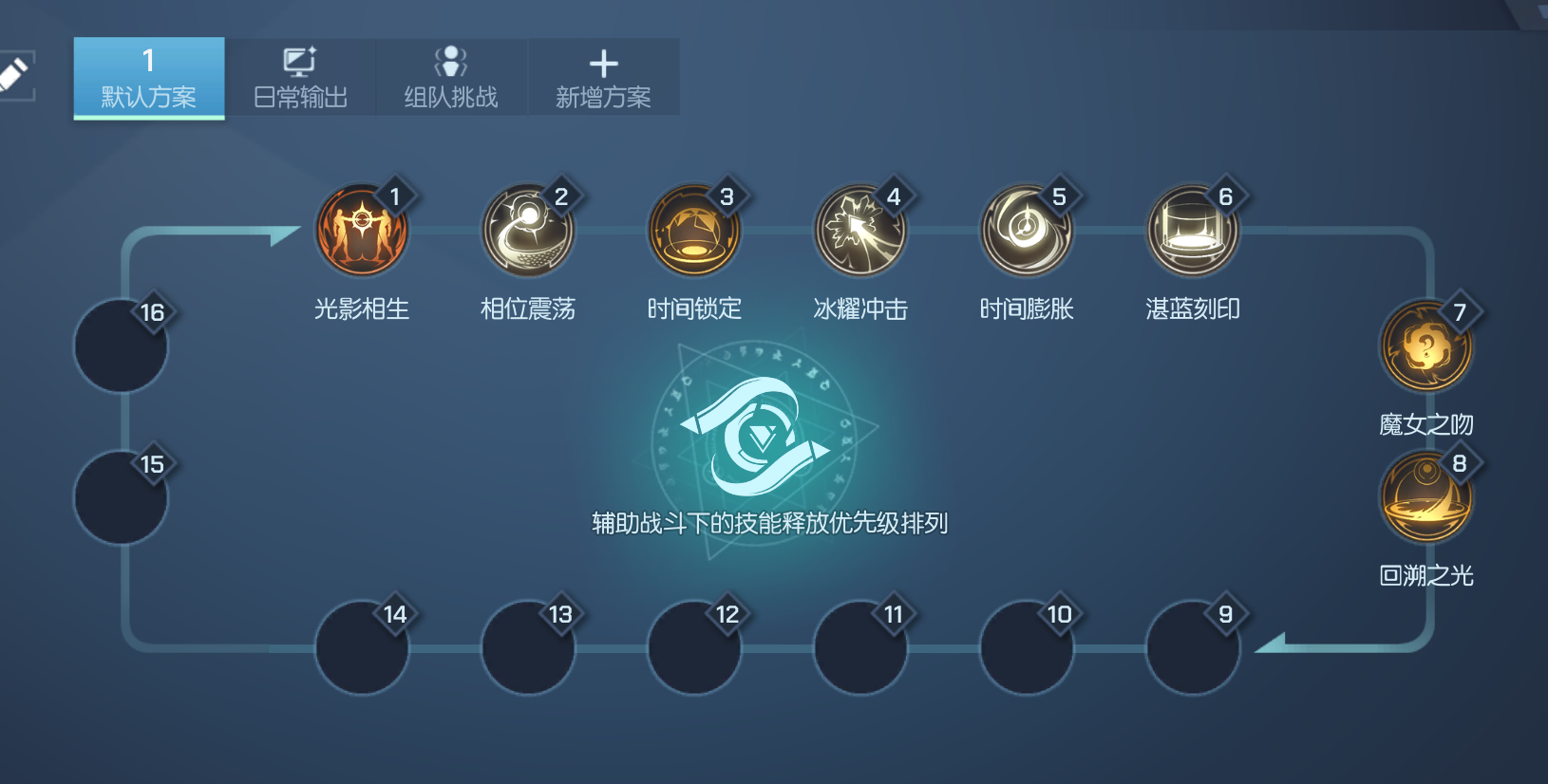The width and height of the screenshot is (1548, 784).
Task: Select the 光影相生 skill icon
Action: coord(362,231)
